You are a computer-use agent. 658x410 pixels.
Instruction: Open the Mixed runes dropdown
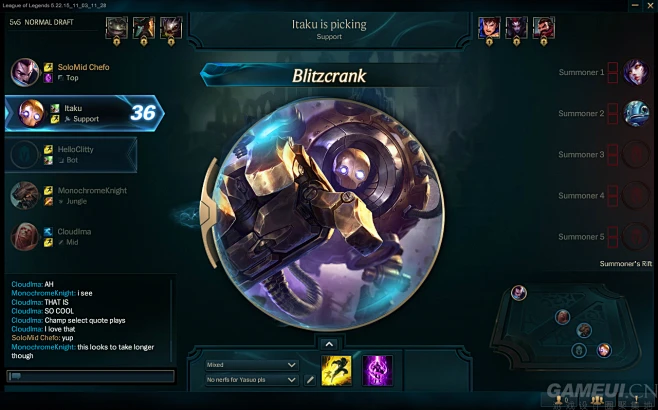[x=251, y=365]
